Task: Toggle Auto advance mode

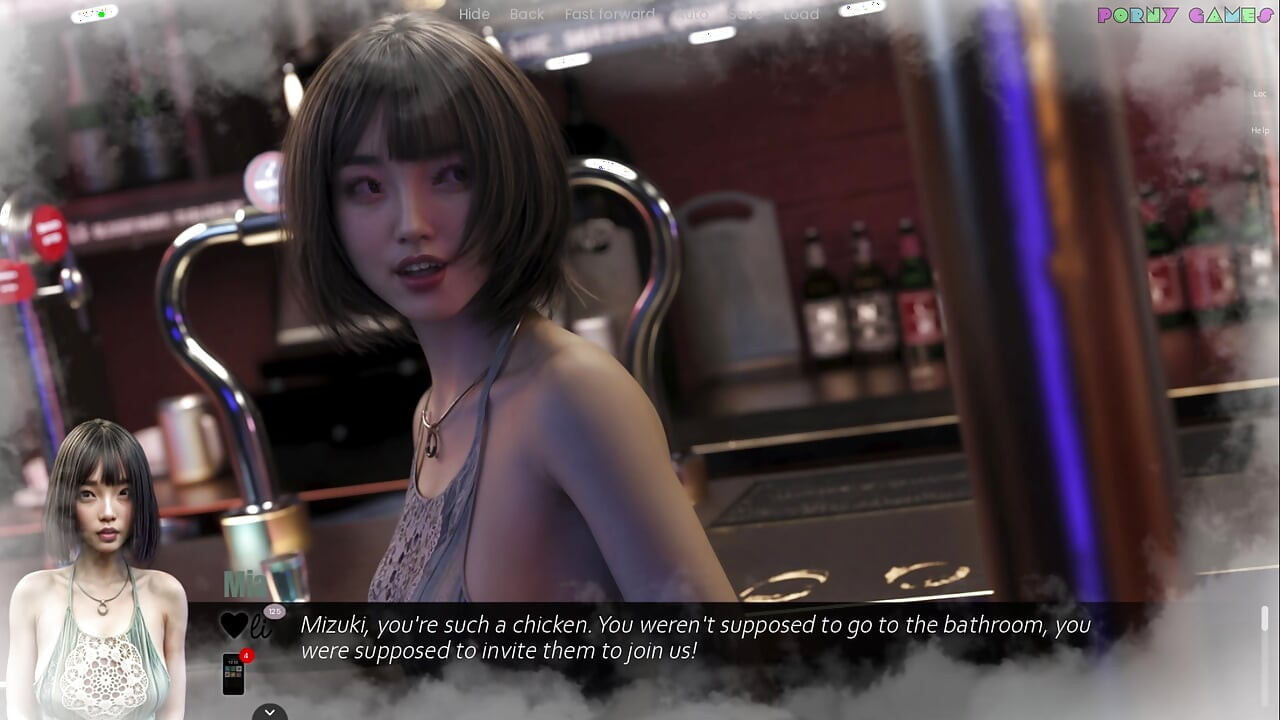Action: pos(692,14)
